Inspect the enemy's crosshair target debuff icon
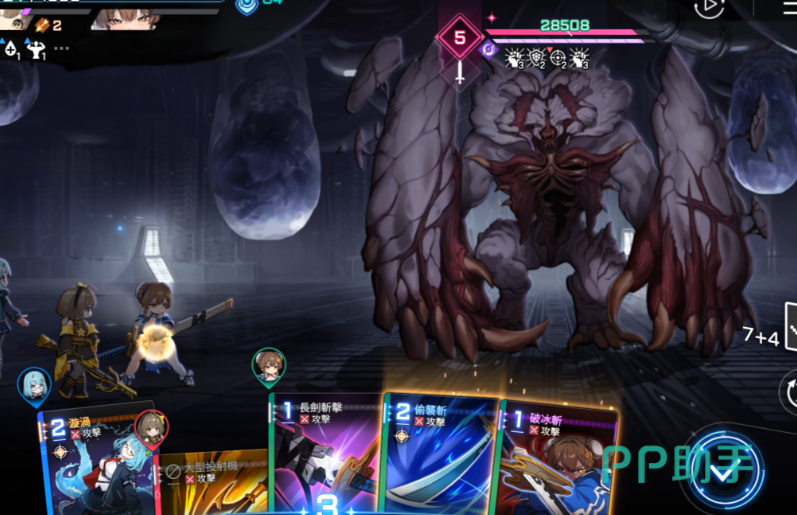This screenshot has width=797, height=515. click(x=559, y=58)
